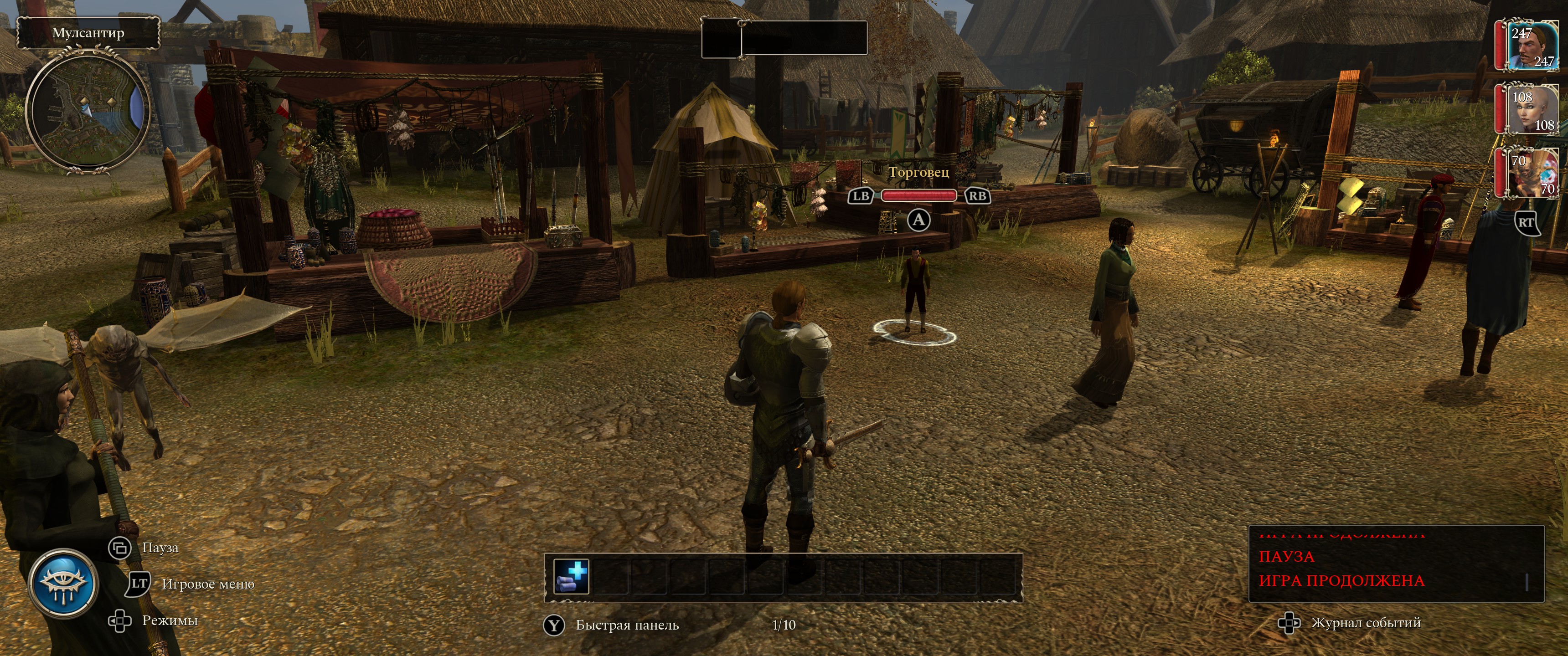1568x656 pixels.
Task: Click the glowing eye emblem button
Action: (63, 584)
